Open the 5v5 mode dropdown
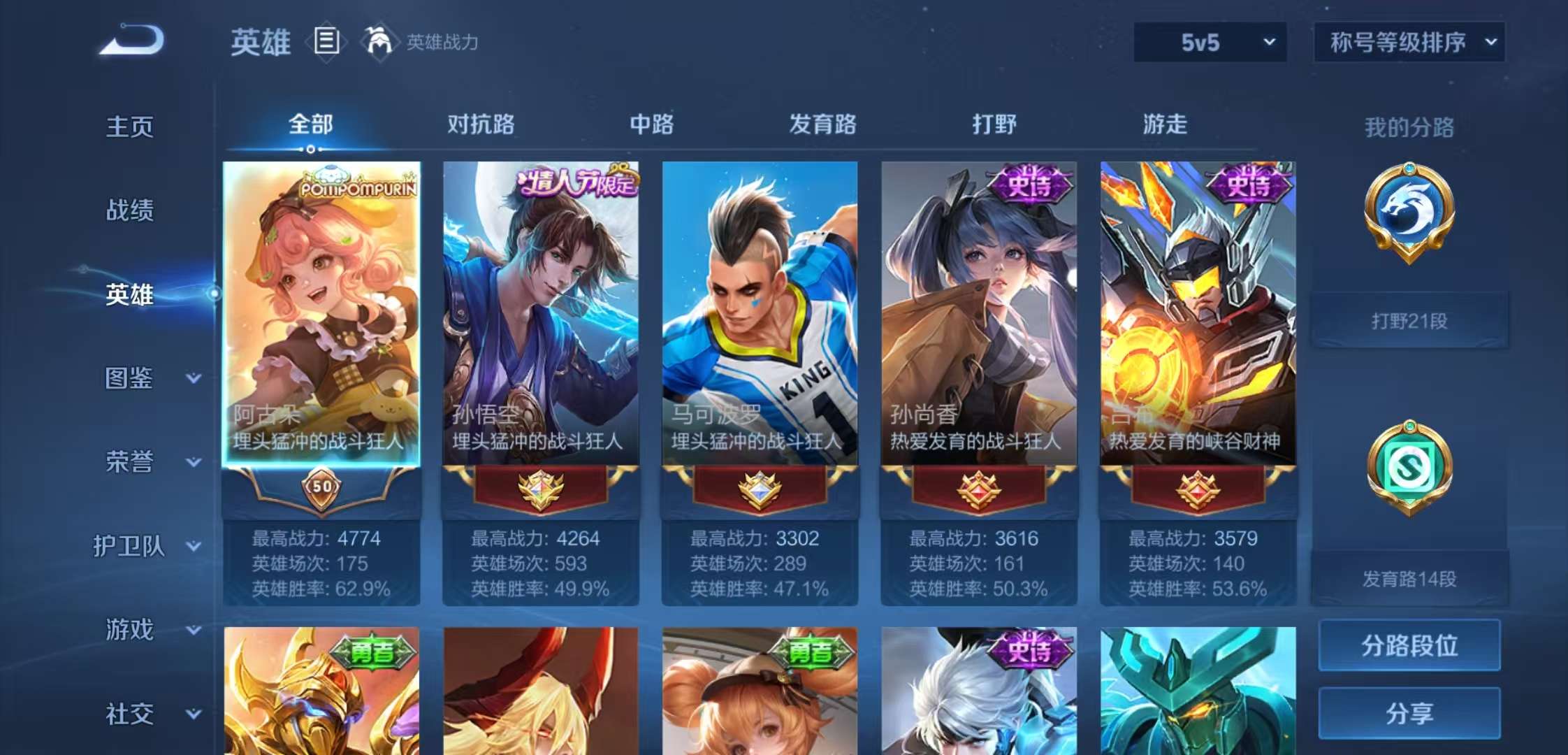This screenshot has height=755, width=1568. click(1209, 42)
